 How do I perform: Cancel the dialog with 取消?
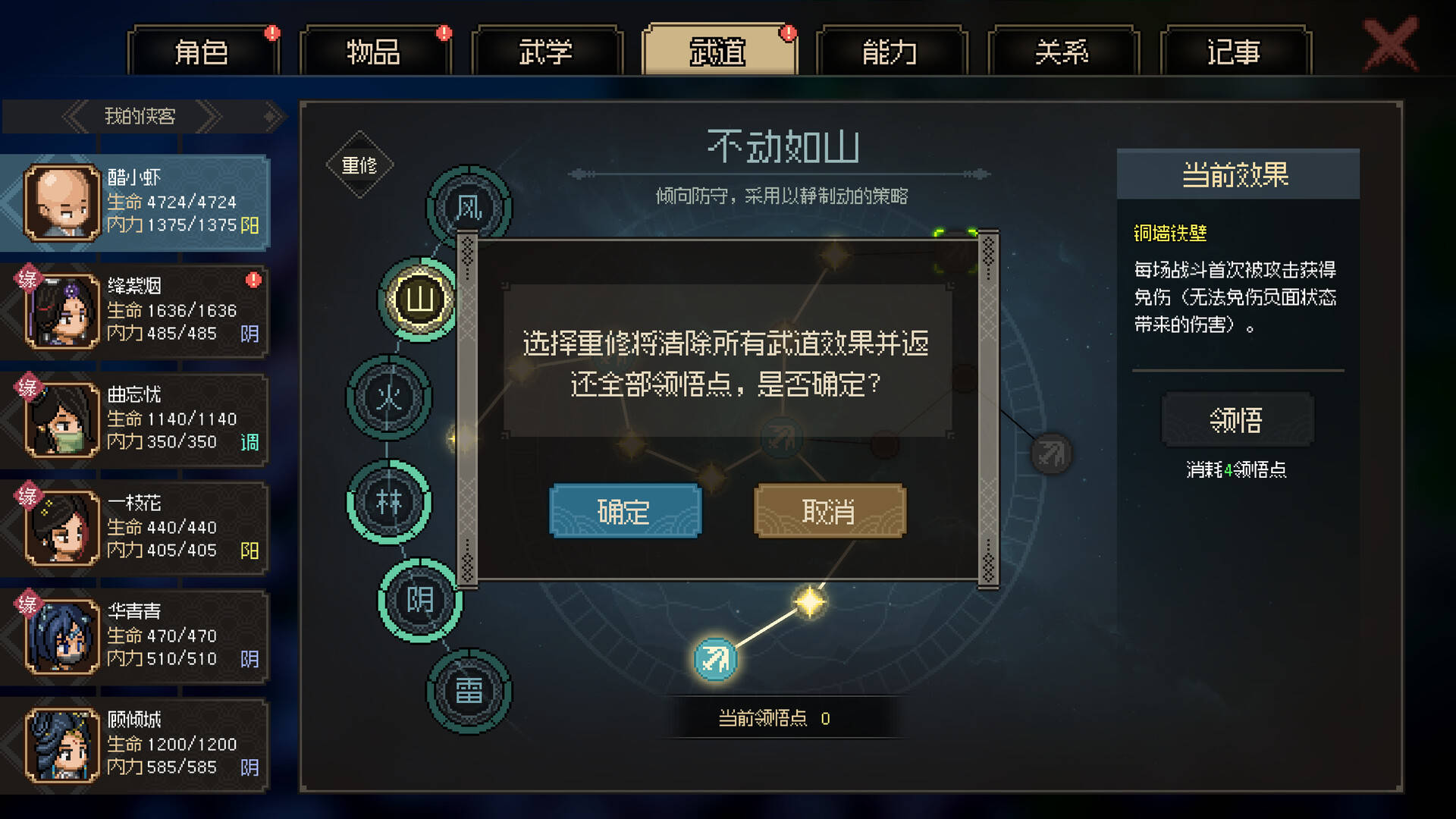coord(828,511)
